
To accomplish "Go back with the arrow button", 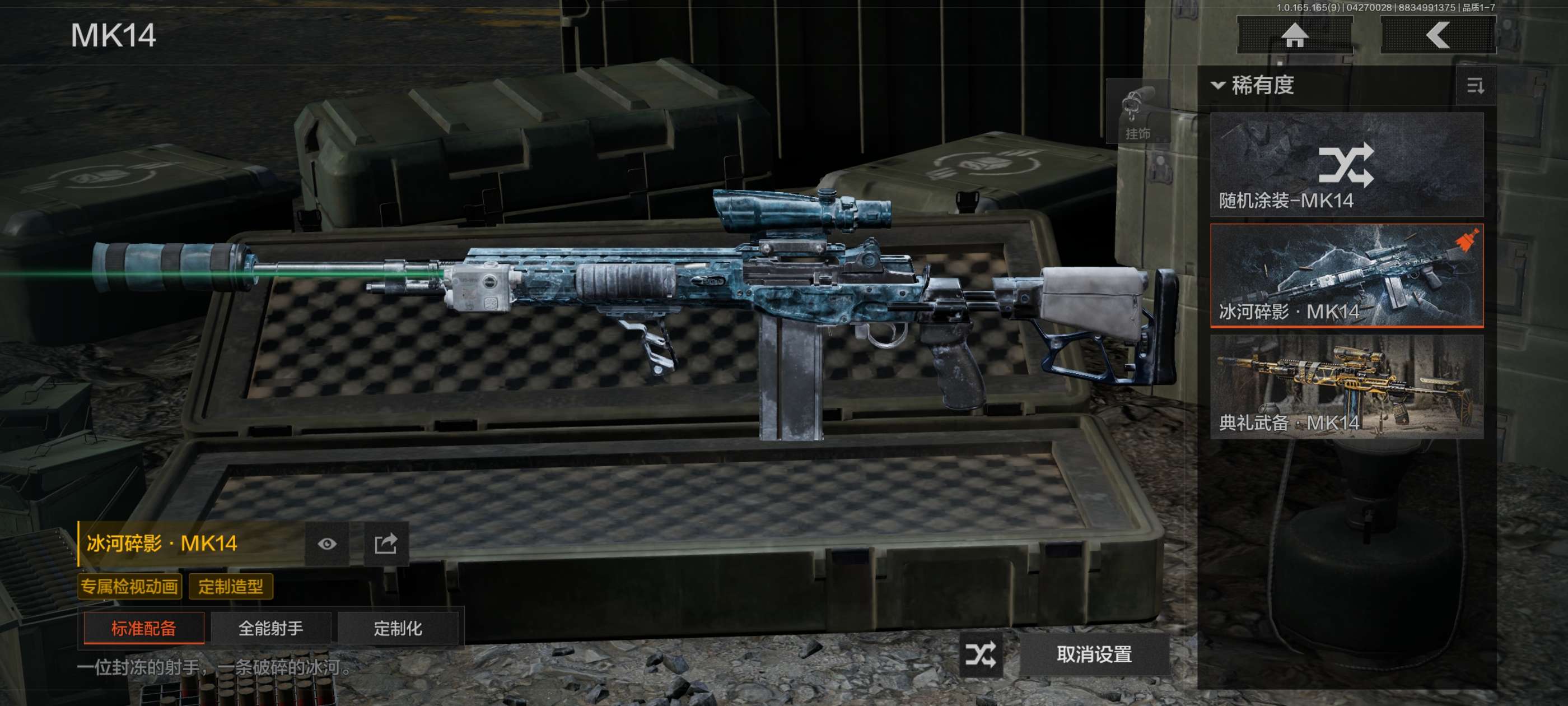I will tap(1437, 35).
